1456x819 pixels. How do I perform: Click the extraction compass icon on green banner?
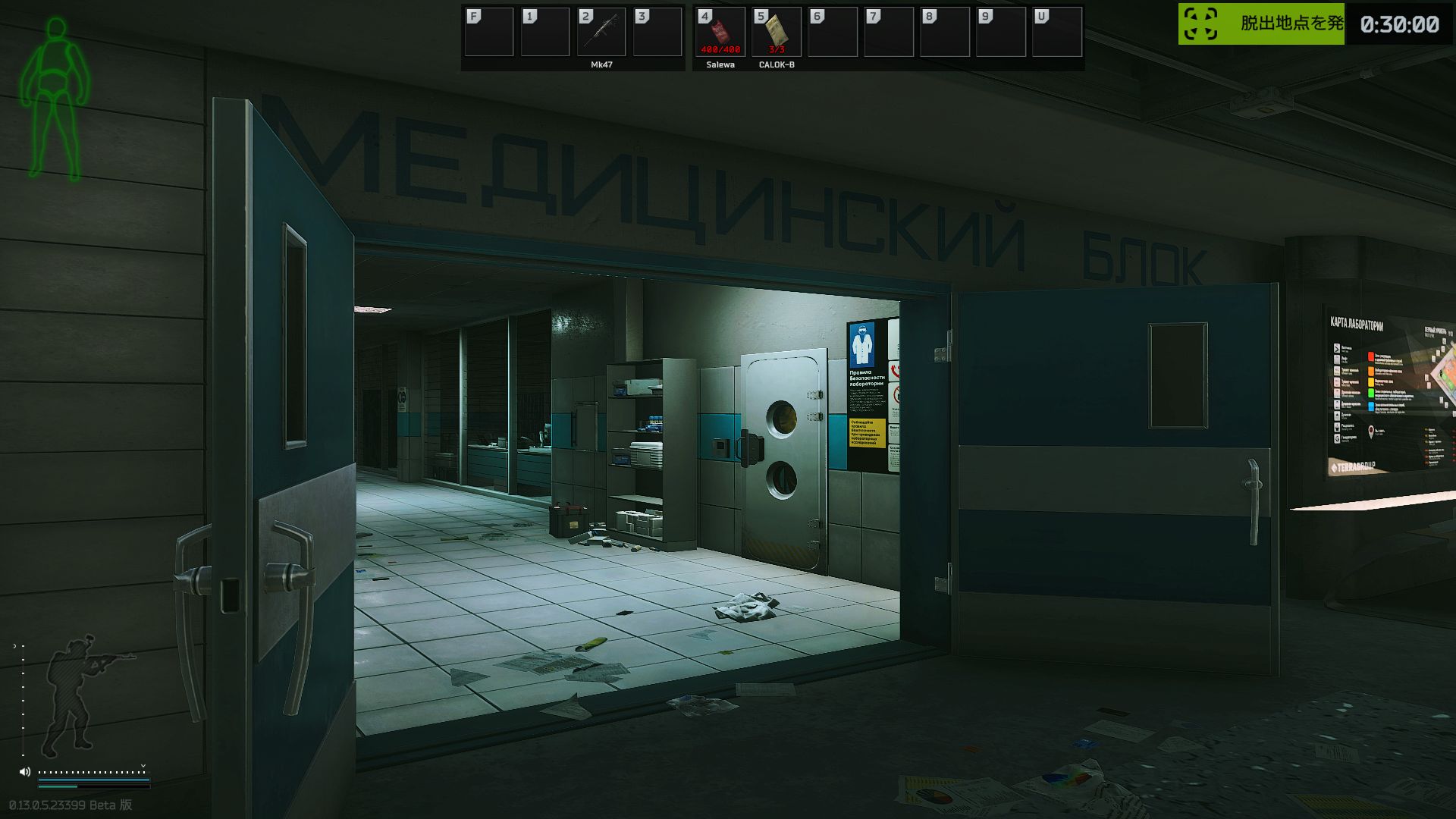[x=1200, y=24]
